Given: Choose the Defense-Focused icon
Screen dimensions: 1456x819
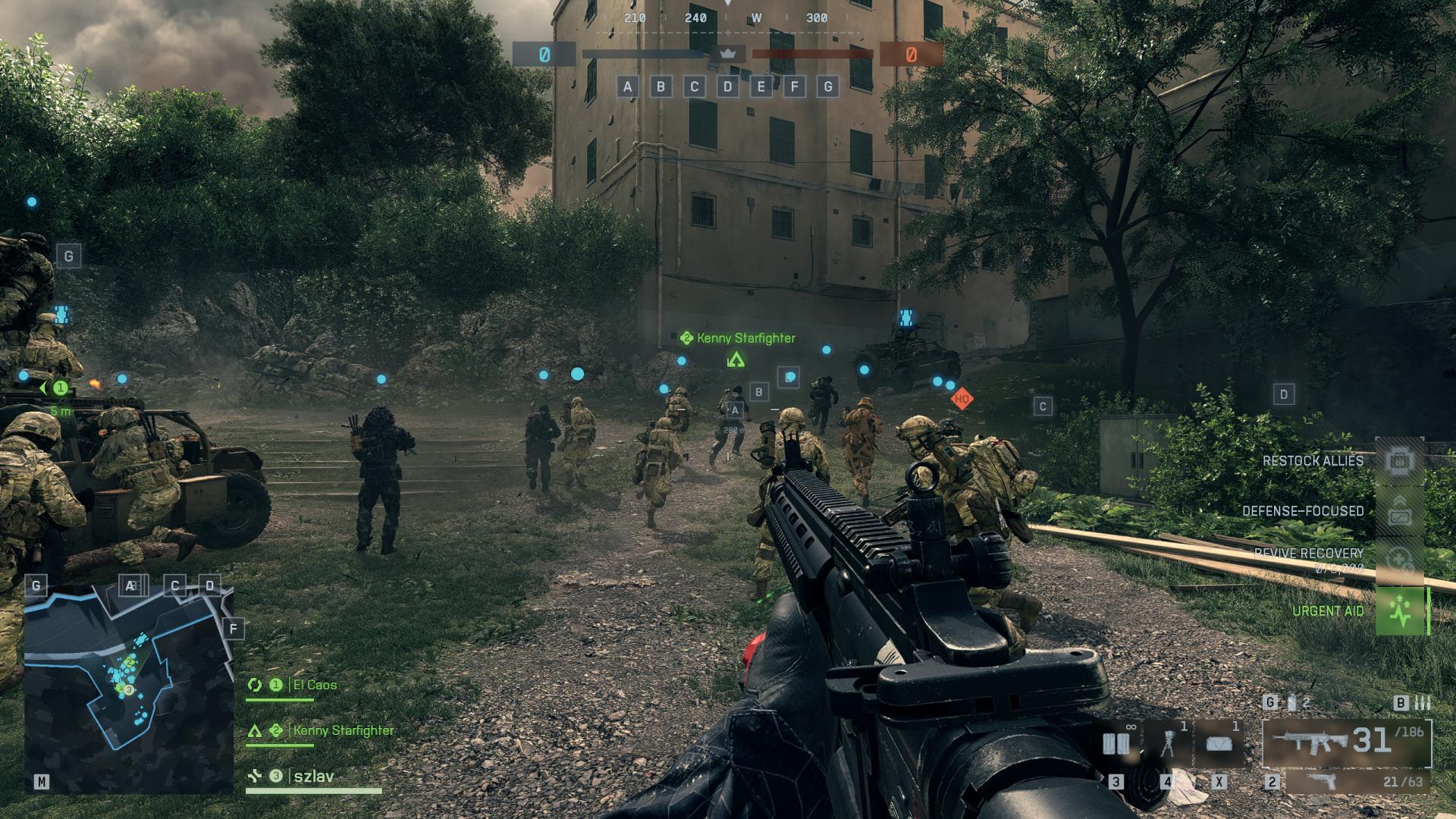Looking at the screenshot, I should 1400,512.
